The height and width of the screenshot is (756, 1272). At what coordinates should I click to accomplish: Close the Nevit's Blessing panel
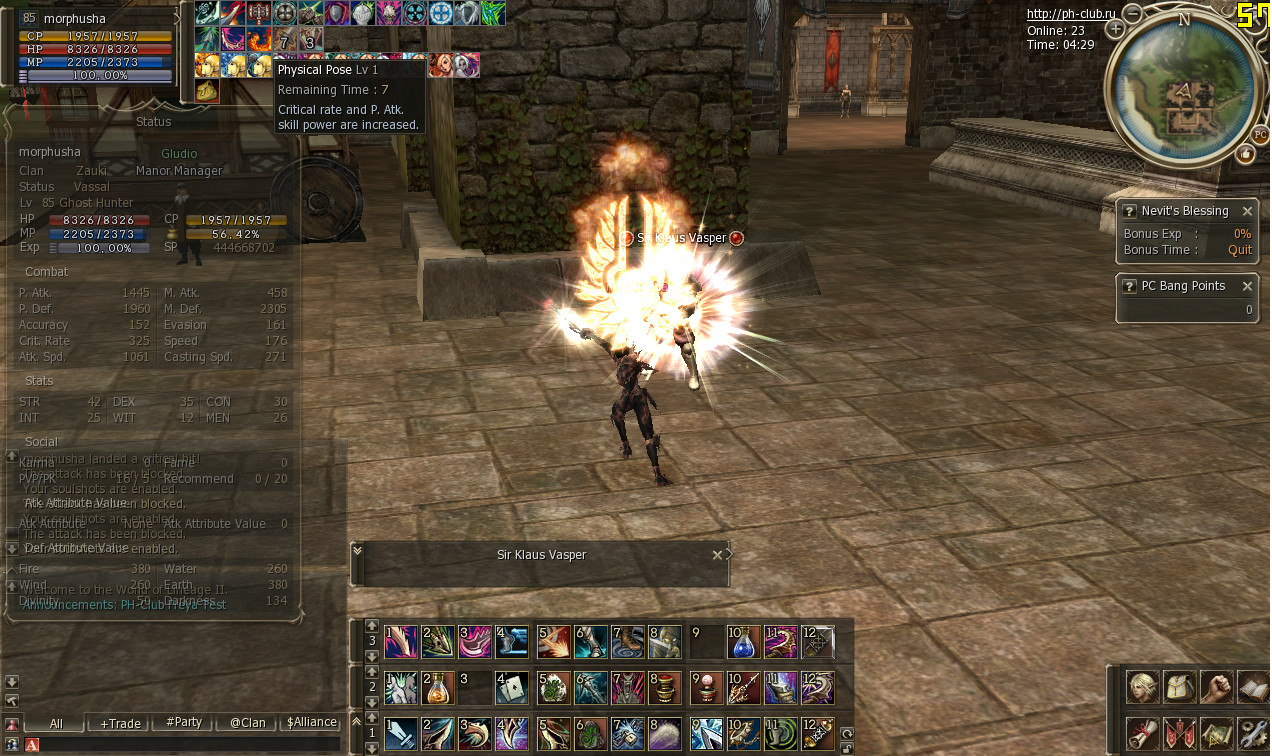(x=1247, y=211)
